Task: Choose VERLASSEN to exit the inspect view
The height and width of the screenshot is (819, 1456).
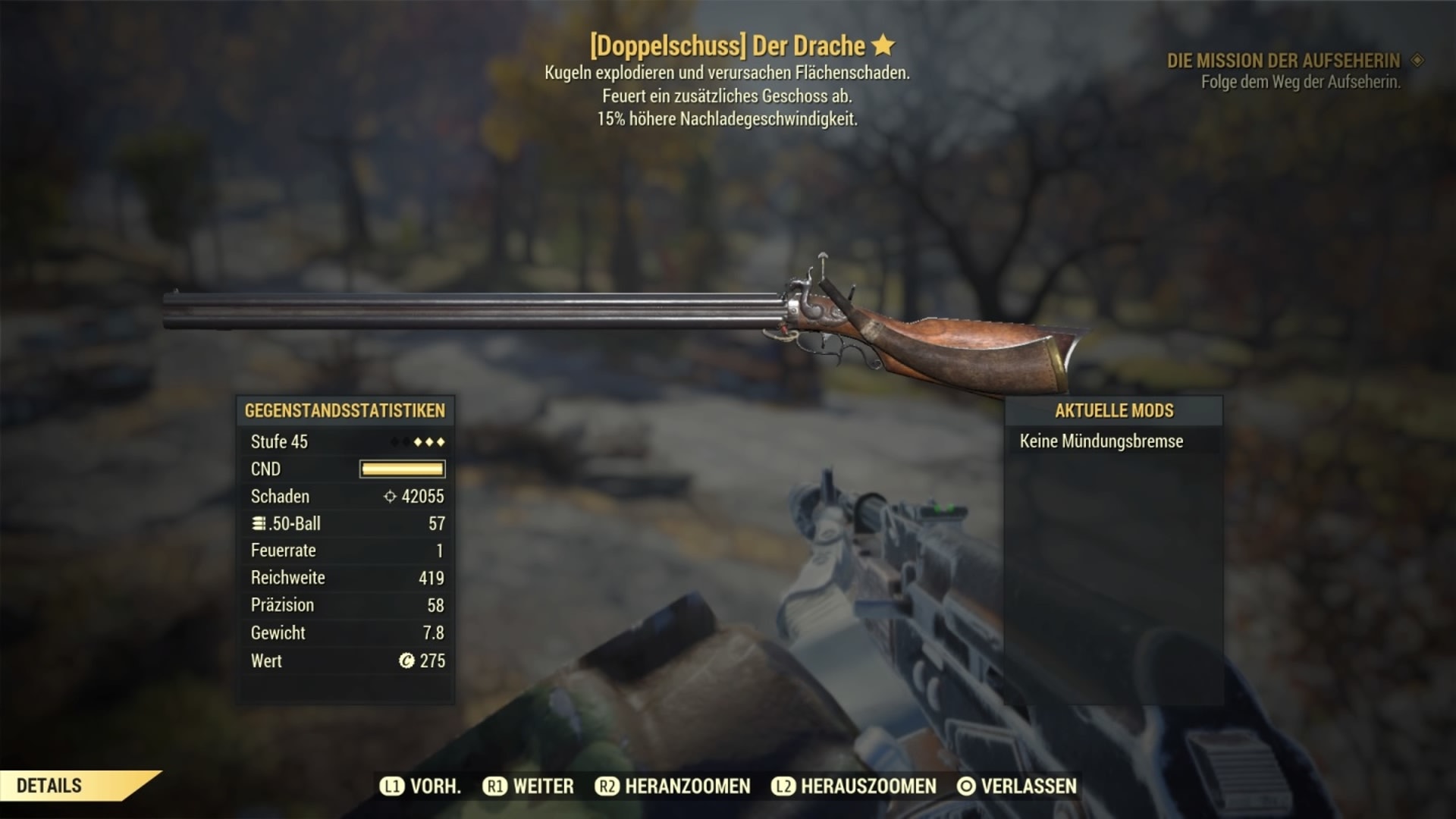Action: 1017,786
